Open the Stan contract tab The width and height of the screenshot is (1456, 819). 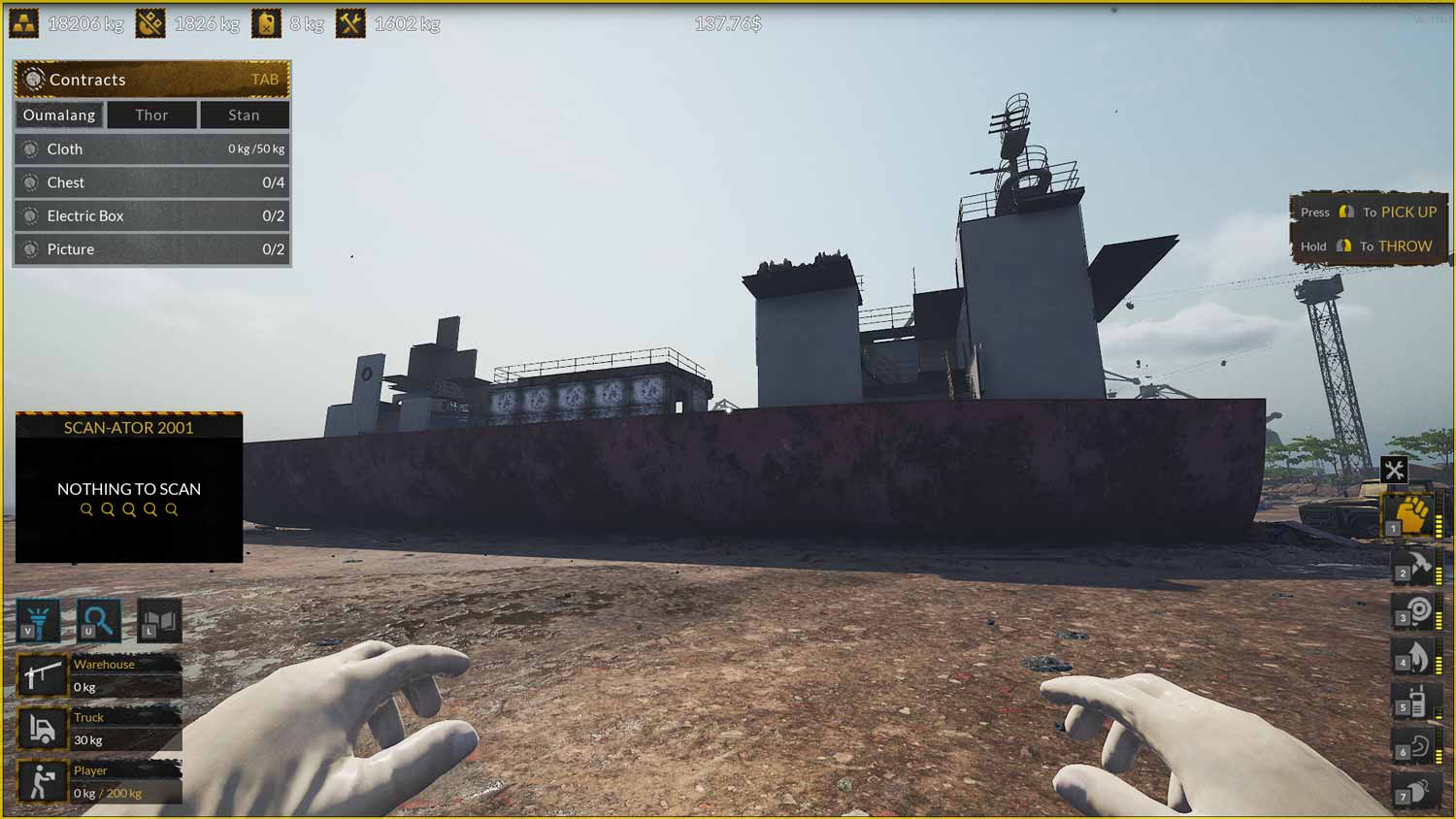tap(244, 115)
